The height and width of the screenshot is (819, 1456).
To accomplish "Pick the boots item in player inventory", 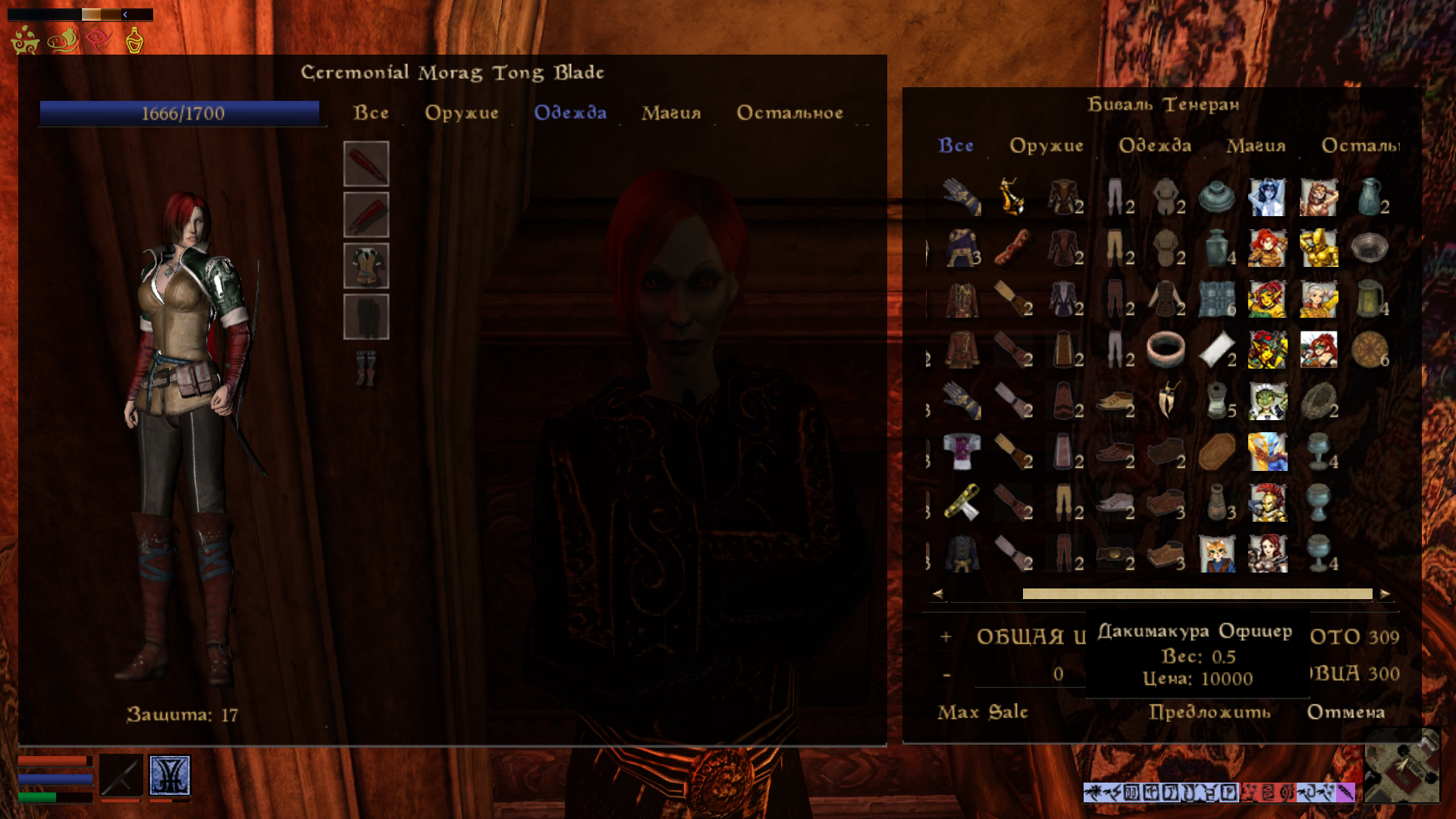I will coord(366,368).
